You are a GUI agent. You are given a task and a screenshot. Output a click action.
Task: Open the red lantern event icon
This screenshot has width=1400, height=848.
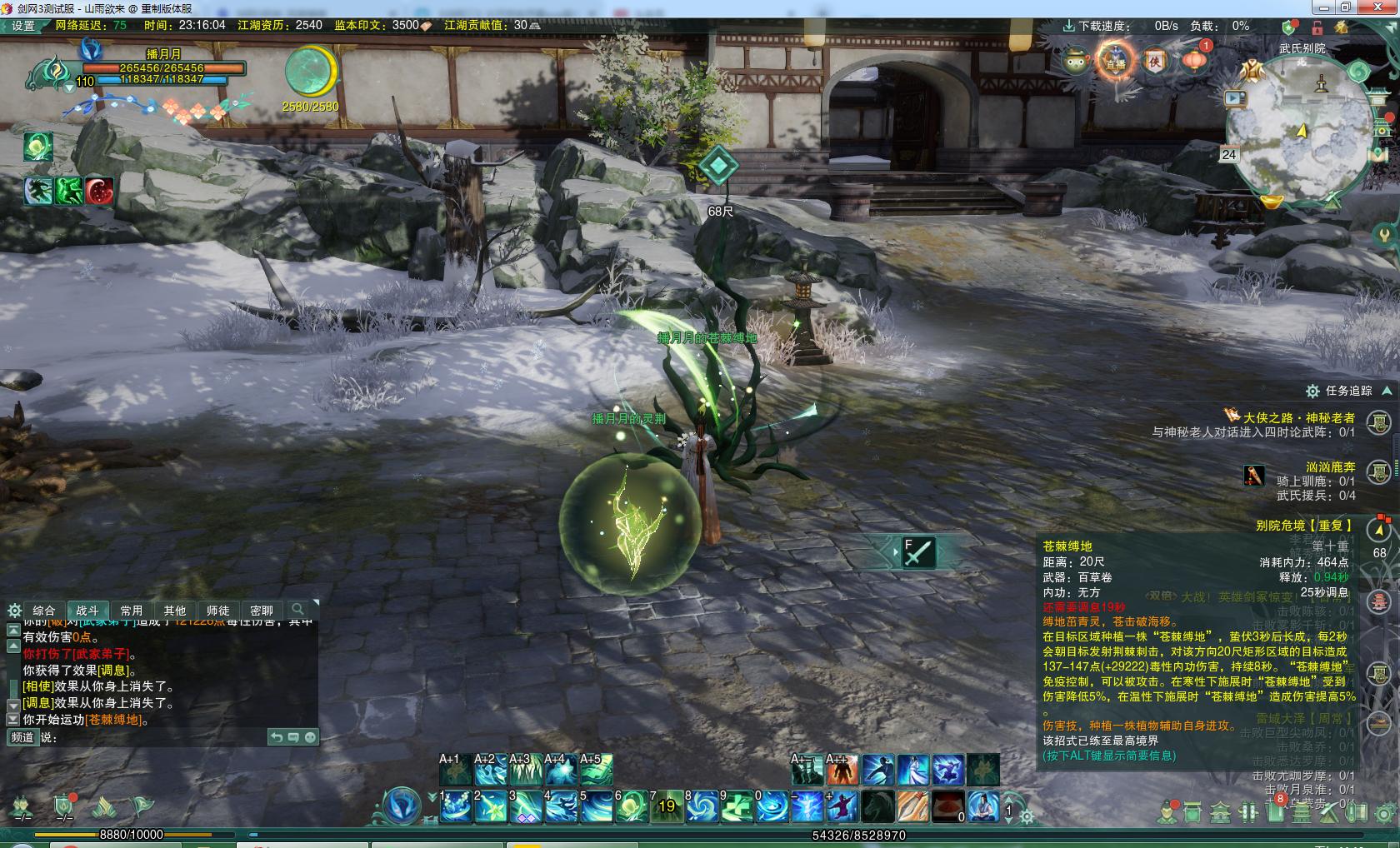point(1193,60)
